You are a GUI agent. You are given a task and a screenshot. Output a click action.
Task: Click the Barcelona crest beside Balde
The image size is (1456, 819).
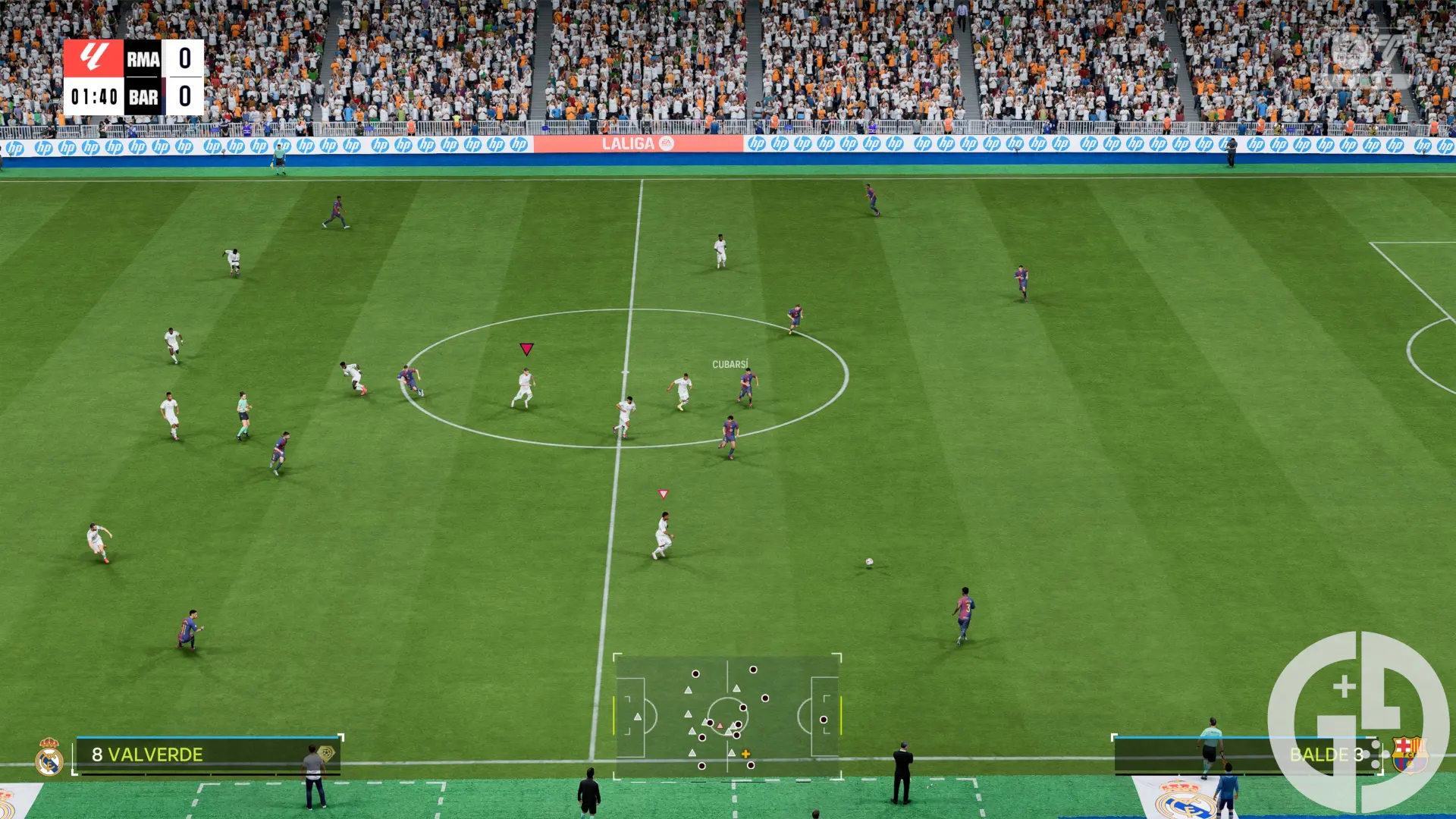pos(1407,755)
